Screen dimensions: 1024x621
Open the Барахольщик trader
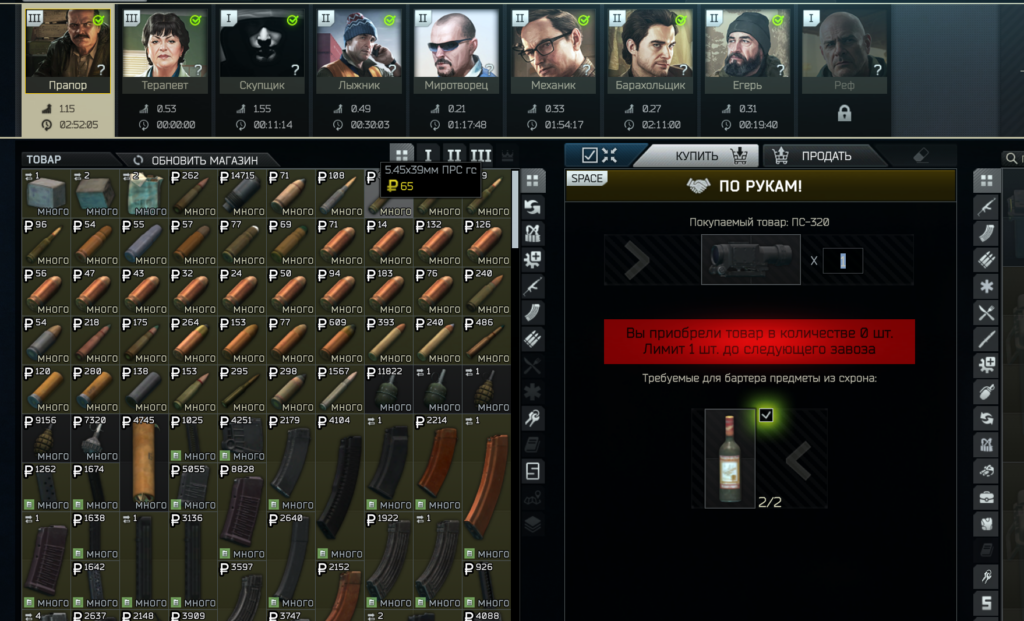[x=651, y=47]
